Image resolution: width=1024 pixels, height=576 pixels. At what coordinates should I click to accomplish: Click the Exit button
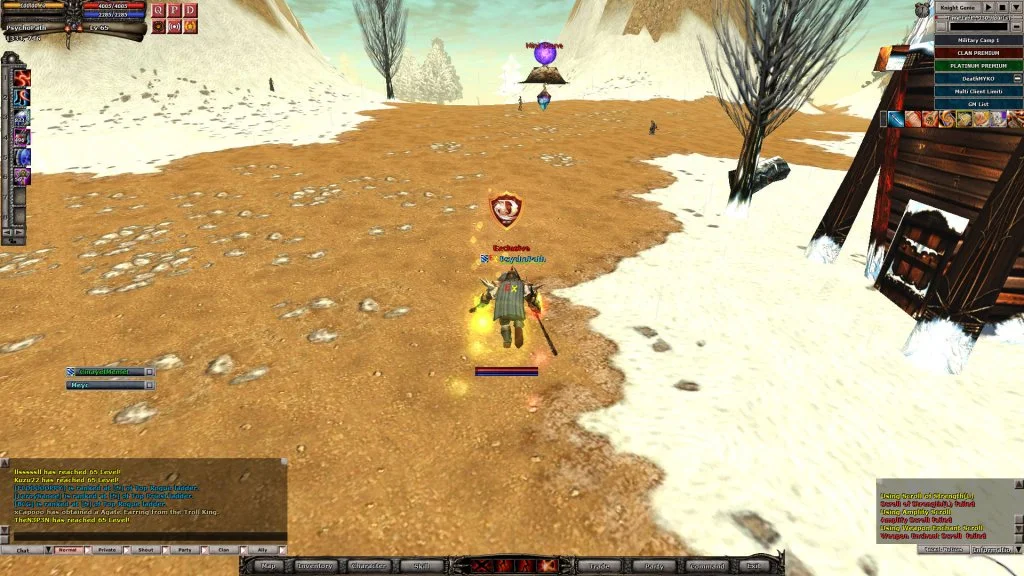[x=752, y=566]
